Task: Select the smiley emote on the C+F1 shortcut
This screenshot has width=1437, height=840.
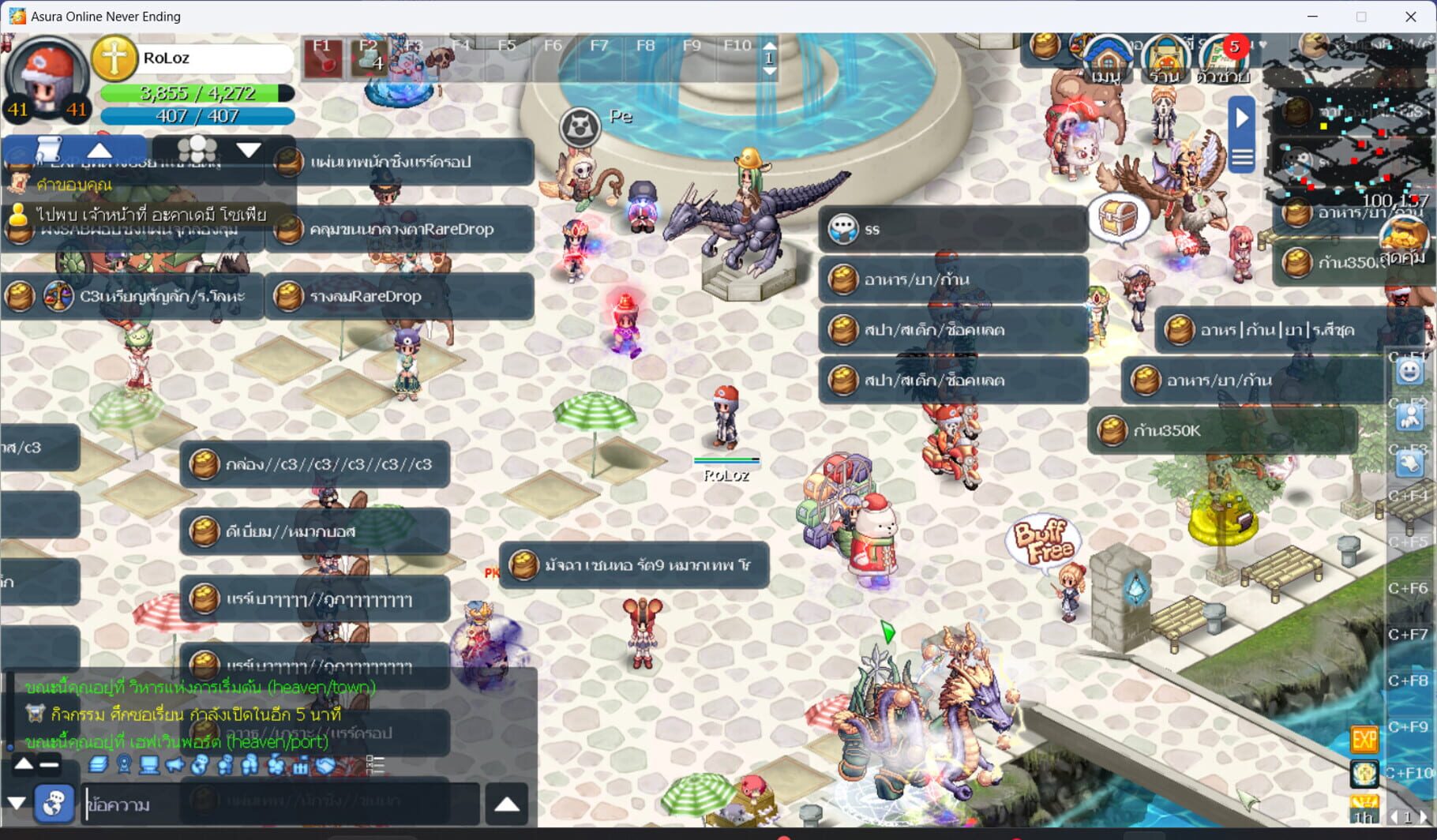Action: tap(1409, 371)
